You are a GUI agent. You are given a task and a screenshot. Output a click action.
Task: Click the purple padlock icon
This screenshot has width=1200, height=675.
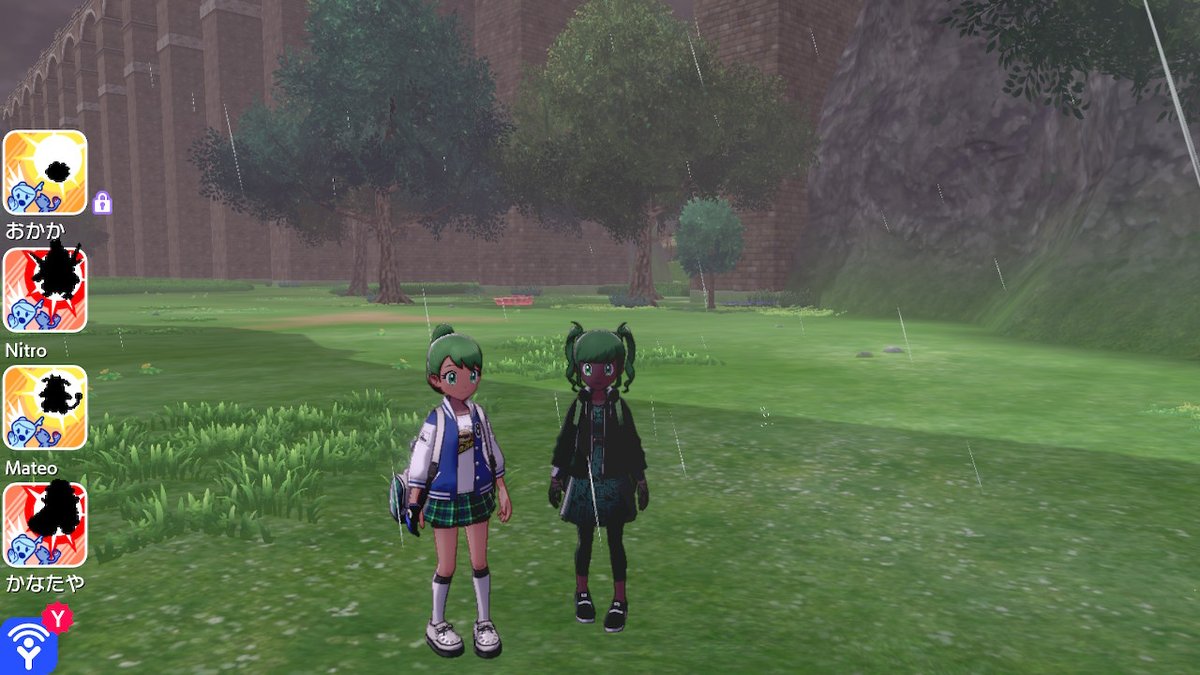click(x=102, y=203)
